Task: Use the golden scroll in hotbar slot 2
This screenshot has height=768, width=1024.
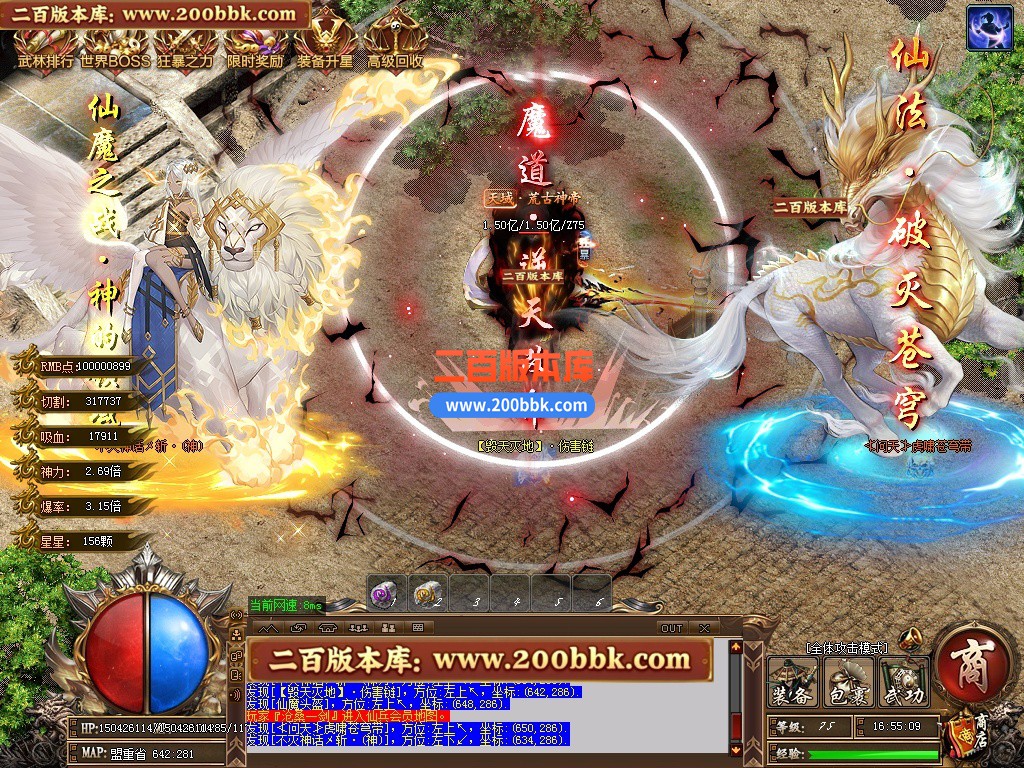Action: pos(428,594)
